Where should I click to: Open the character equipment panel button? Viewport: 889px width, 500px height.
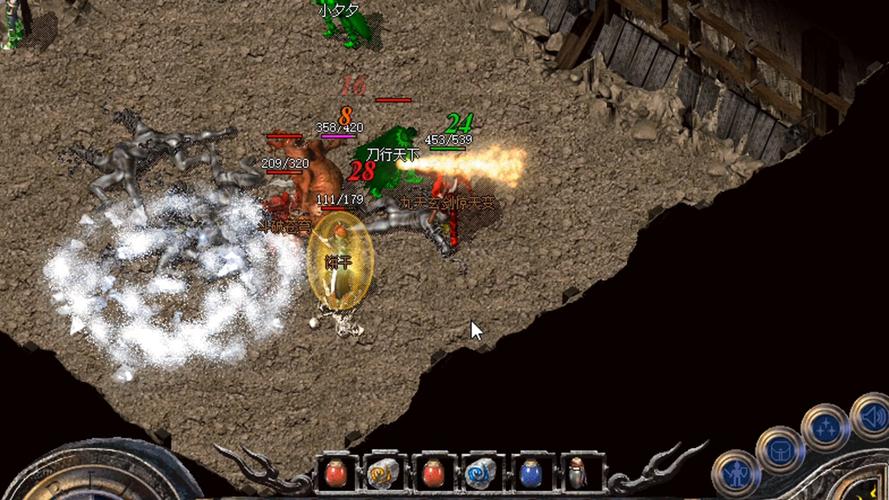tap(735, 474)
